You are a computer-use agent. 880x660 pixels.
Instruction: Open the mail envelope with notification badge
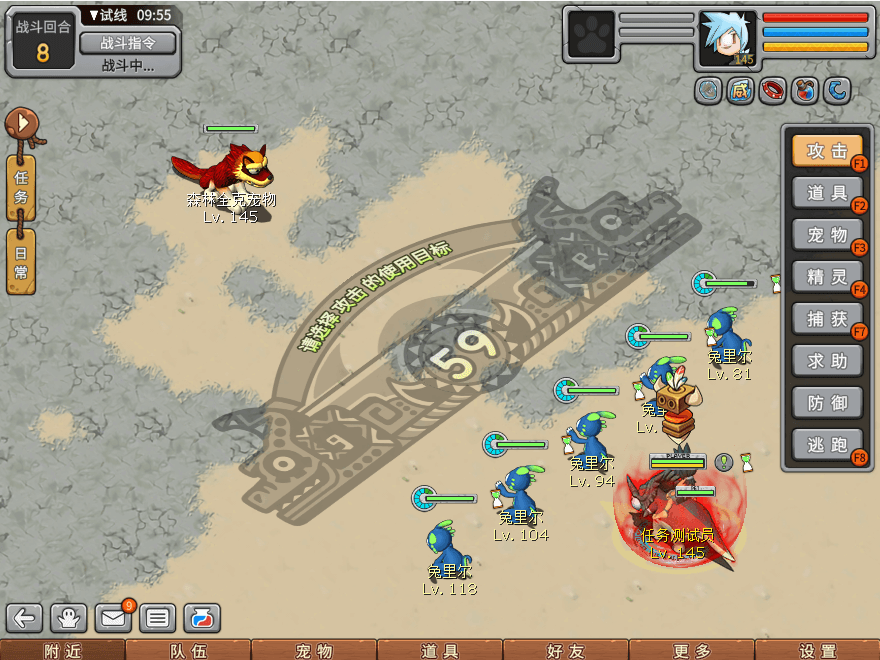[x=114, y=618]
